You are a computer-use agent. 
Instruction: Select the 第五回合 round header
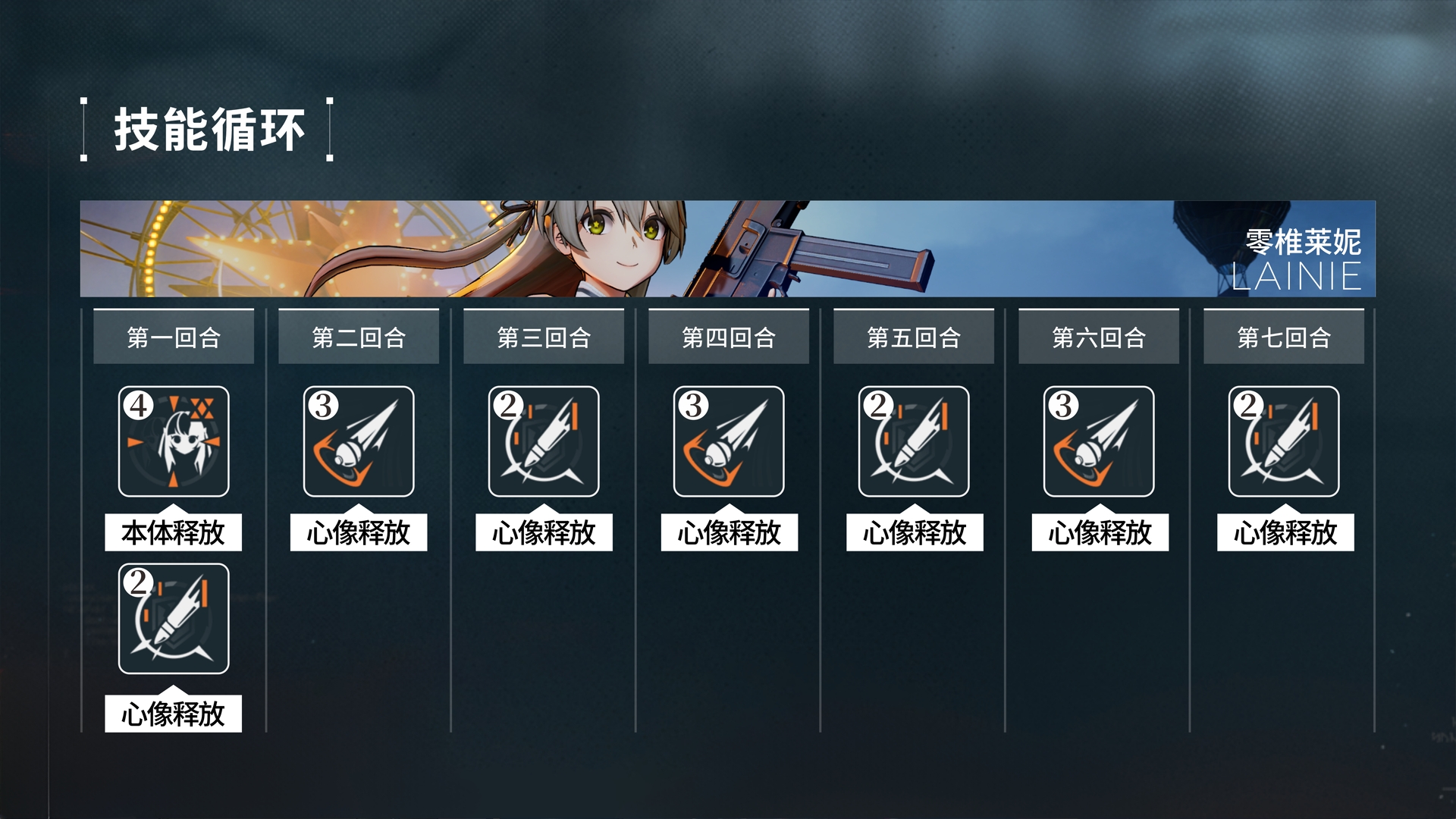coord(914,337)
